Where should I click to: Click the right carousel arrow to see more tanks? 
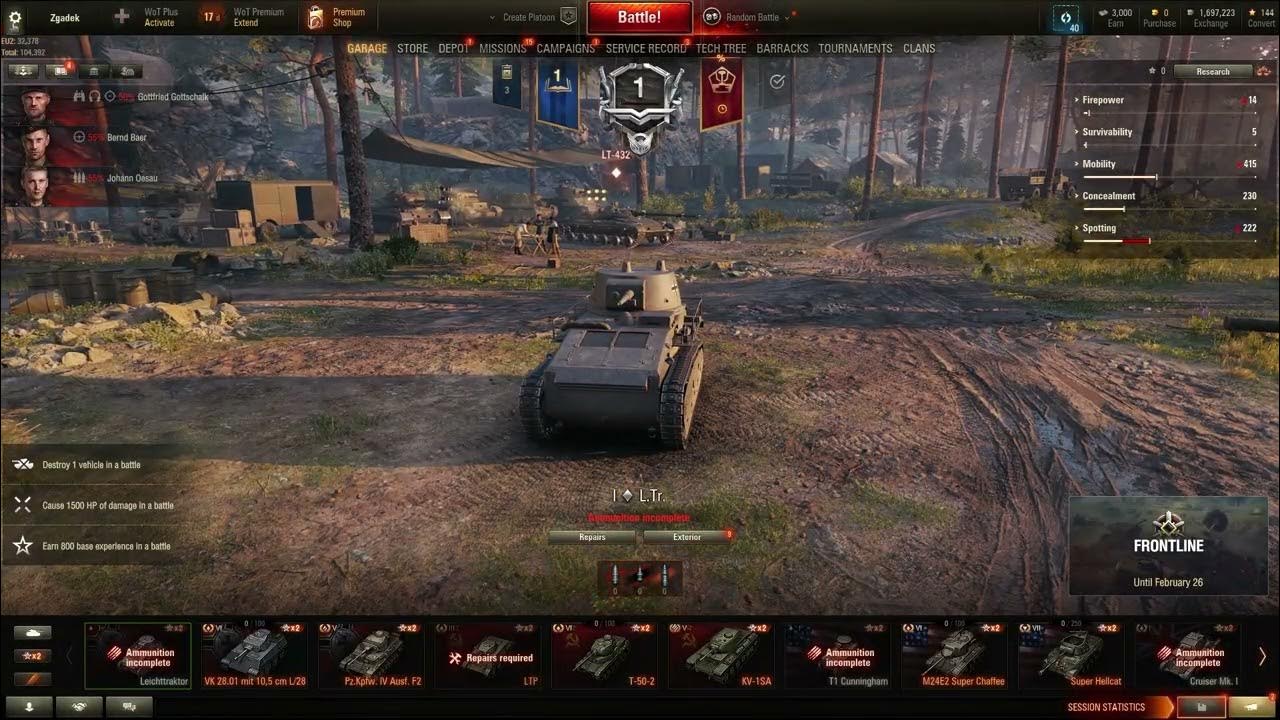[1262, 655]
